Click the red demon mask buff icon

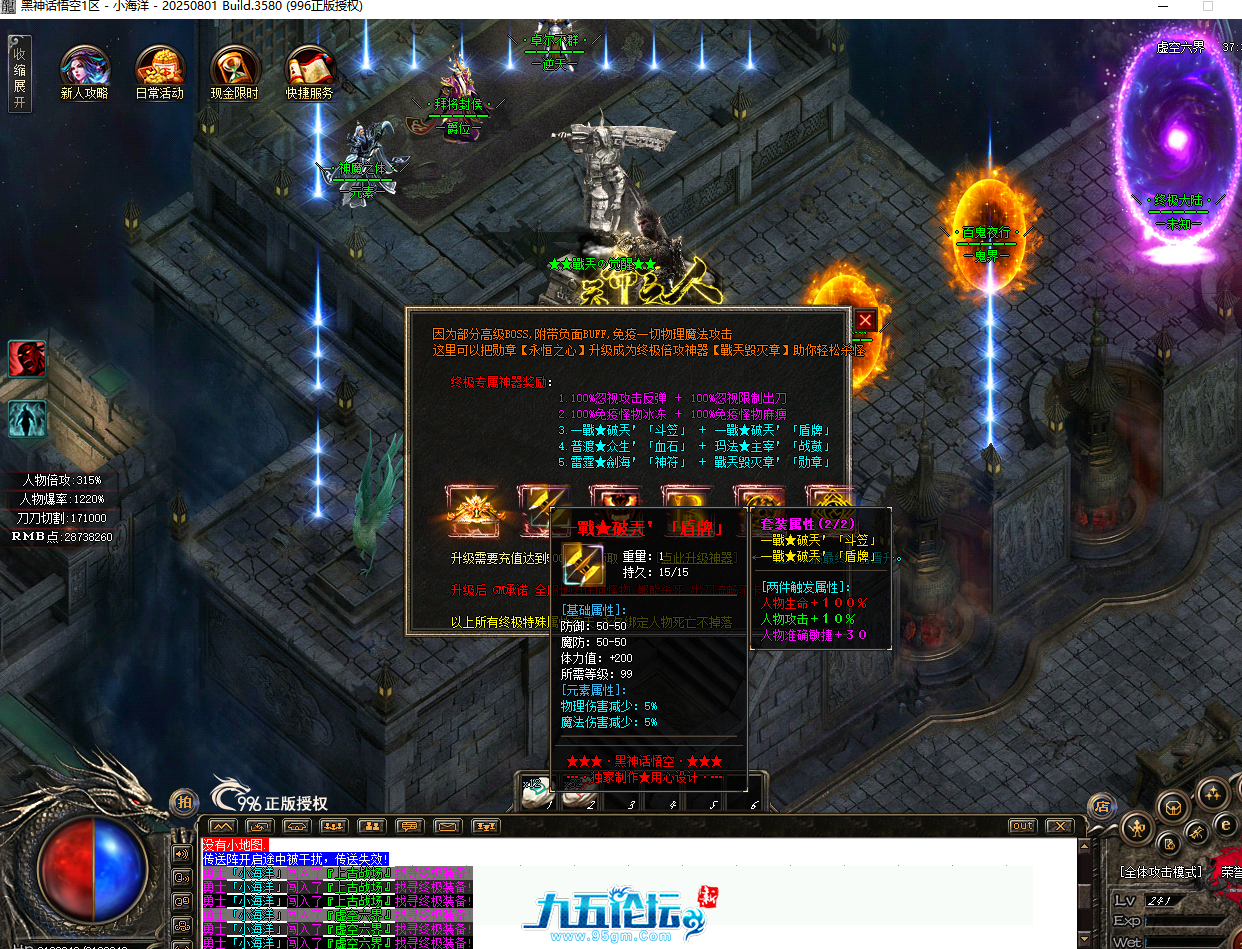(27, 358)
